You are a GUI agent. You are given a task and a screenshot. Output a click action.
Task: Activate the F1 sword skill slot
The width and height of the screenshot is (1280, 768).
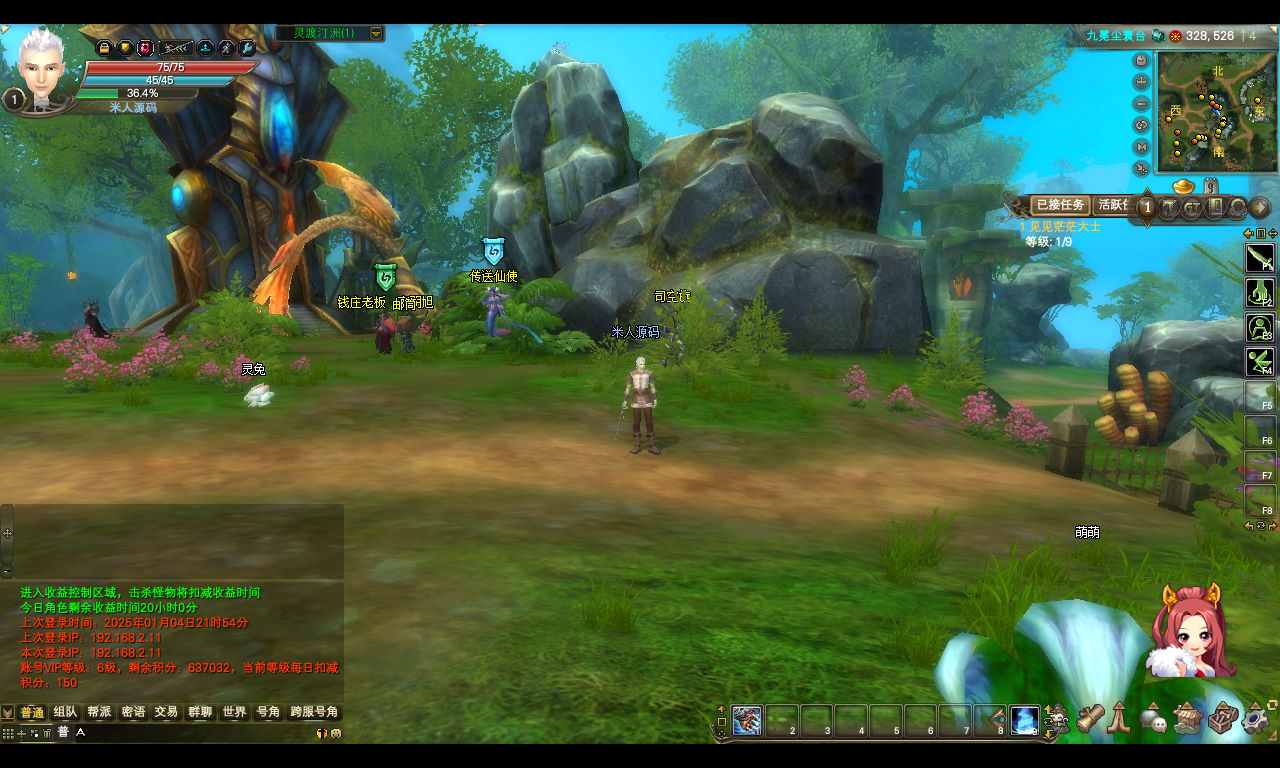[1260, 258]
